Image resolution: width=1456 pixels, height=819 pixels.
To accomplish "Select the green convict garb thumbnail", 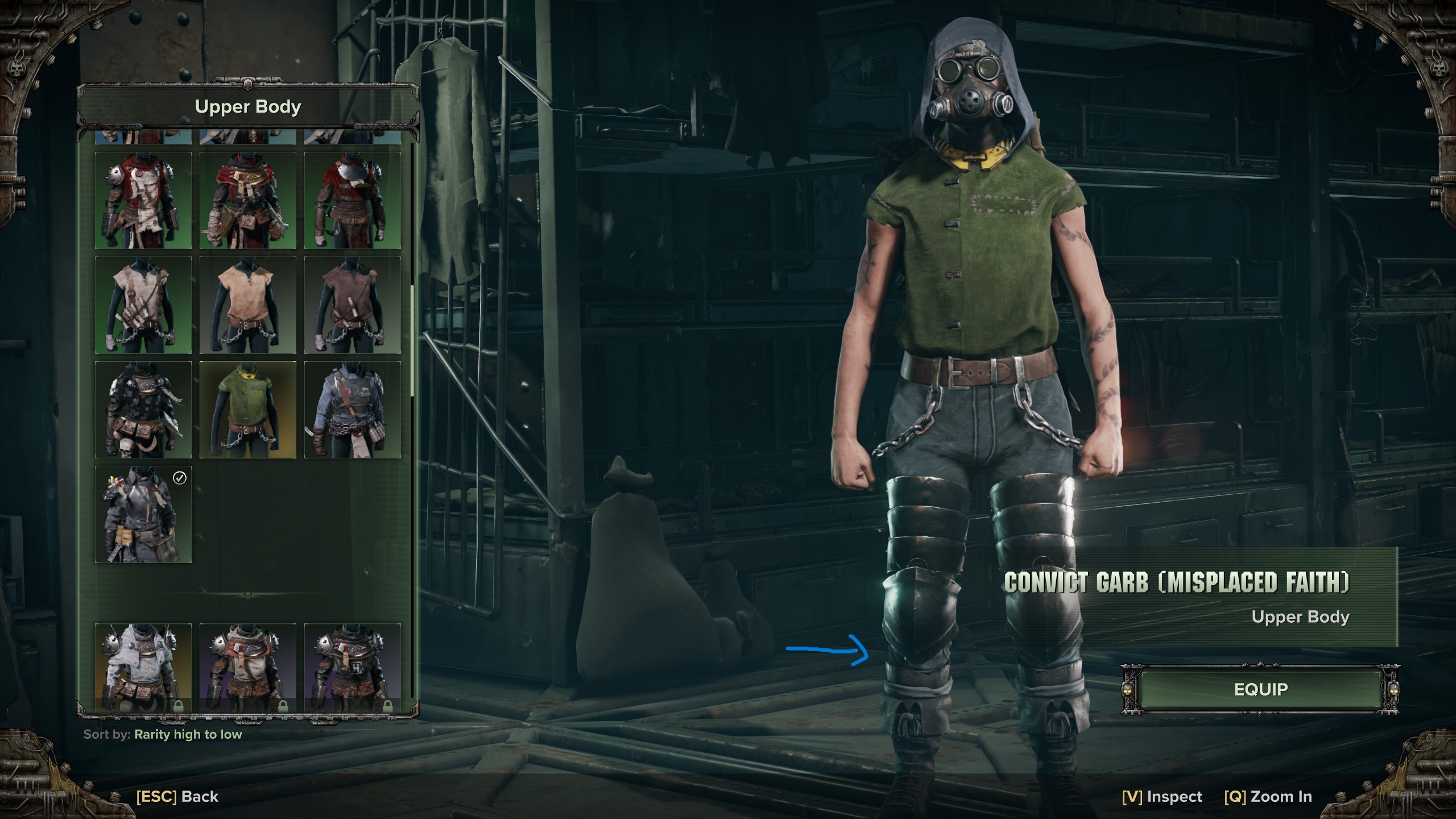I will [248, 409].
